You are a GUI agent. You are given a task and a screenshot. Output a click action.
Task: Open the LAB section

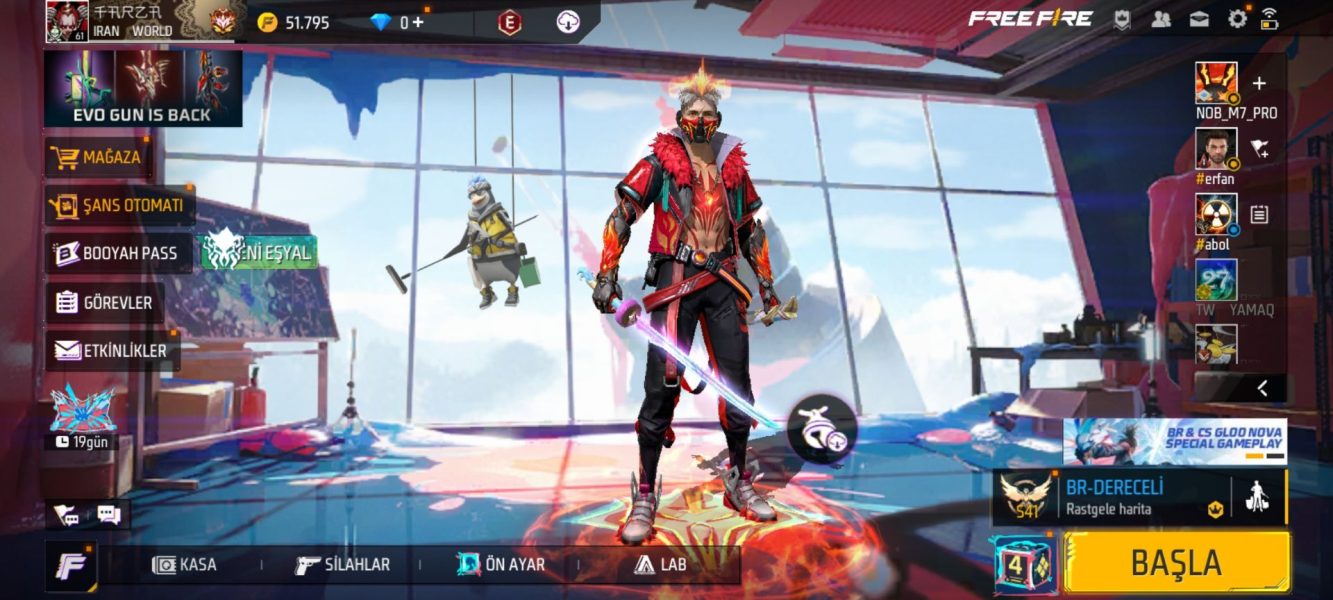(x=660, y=565)
